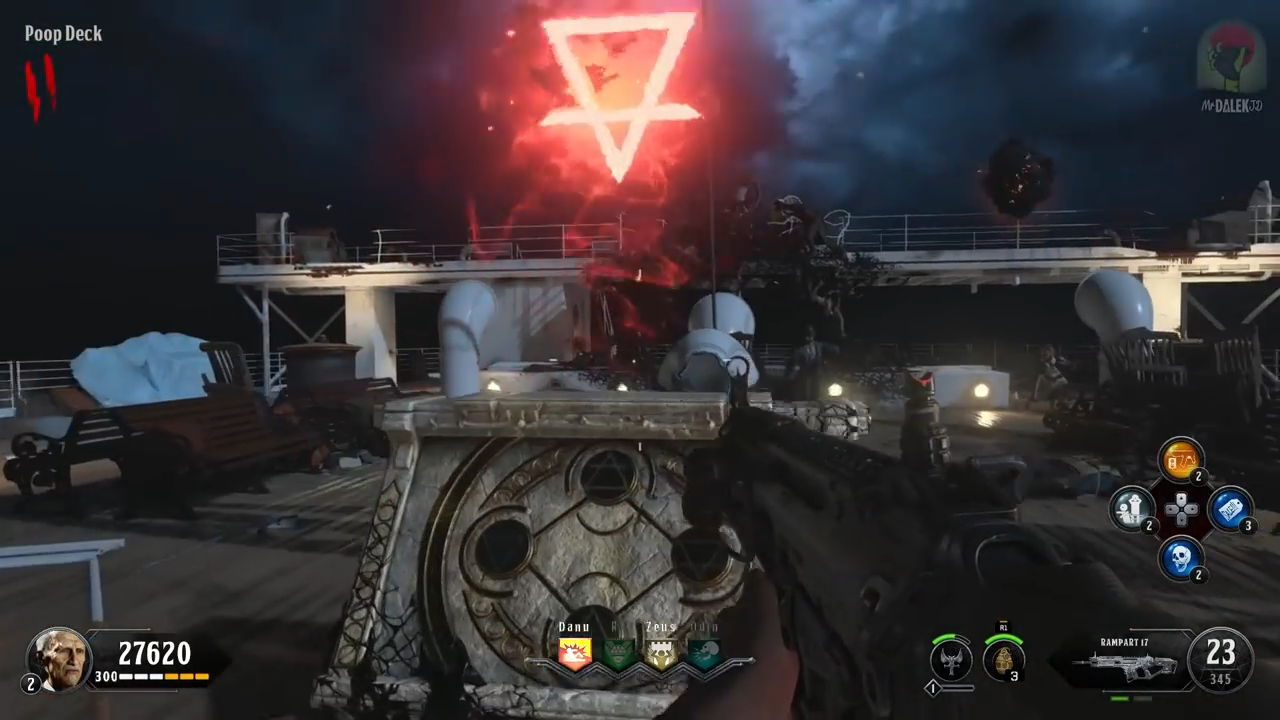
Task: Activate the blue skull elixir
Action: coord(1180,557)
